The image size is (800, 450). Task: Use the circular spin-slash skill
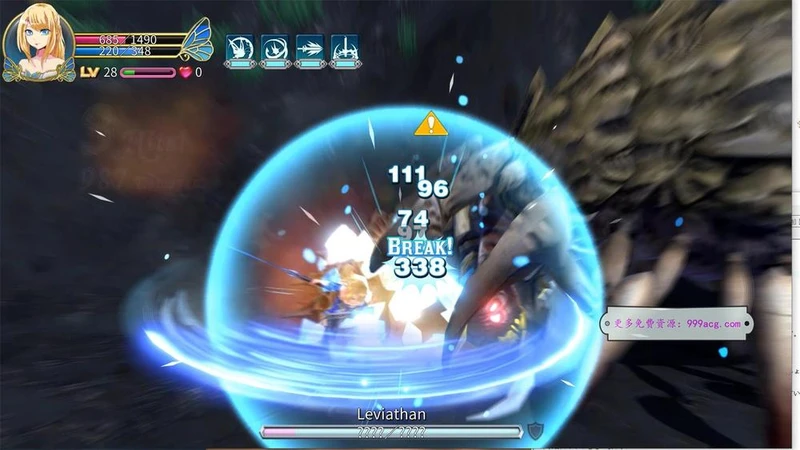(x=274, y=48)
